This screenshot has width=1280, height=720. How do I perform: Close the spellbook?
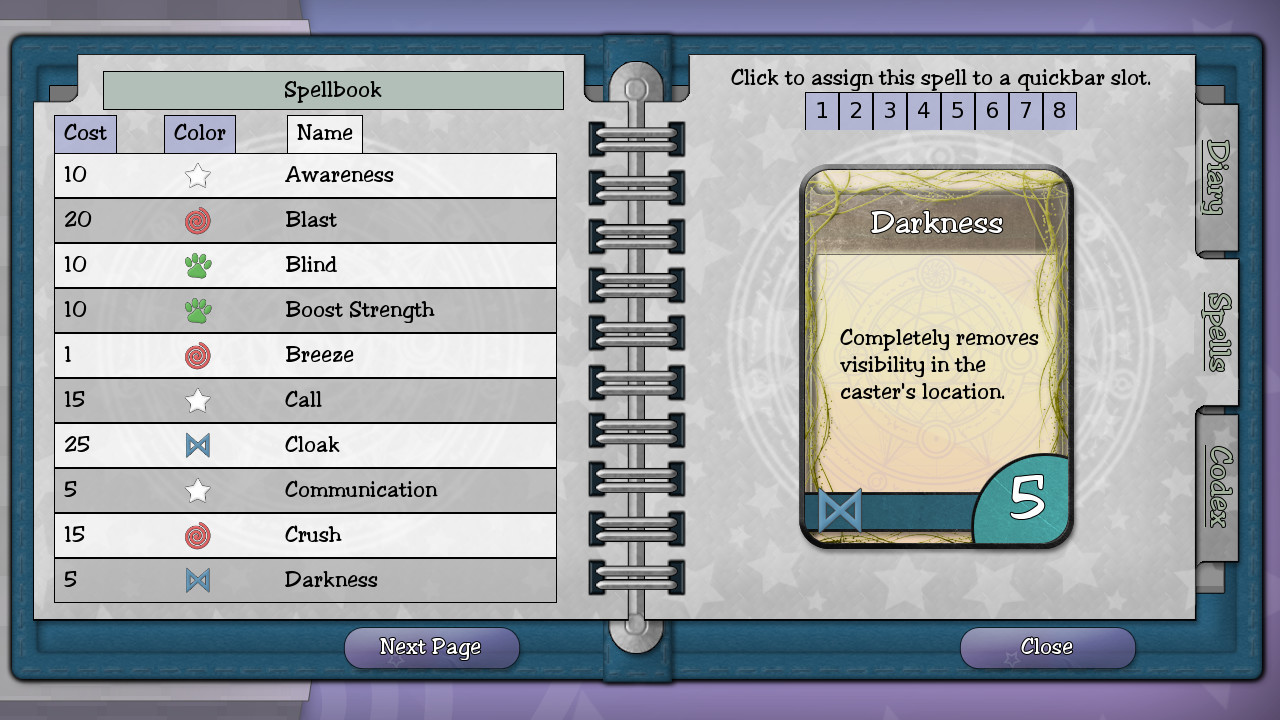click(x=1046, y=647)
